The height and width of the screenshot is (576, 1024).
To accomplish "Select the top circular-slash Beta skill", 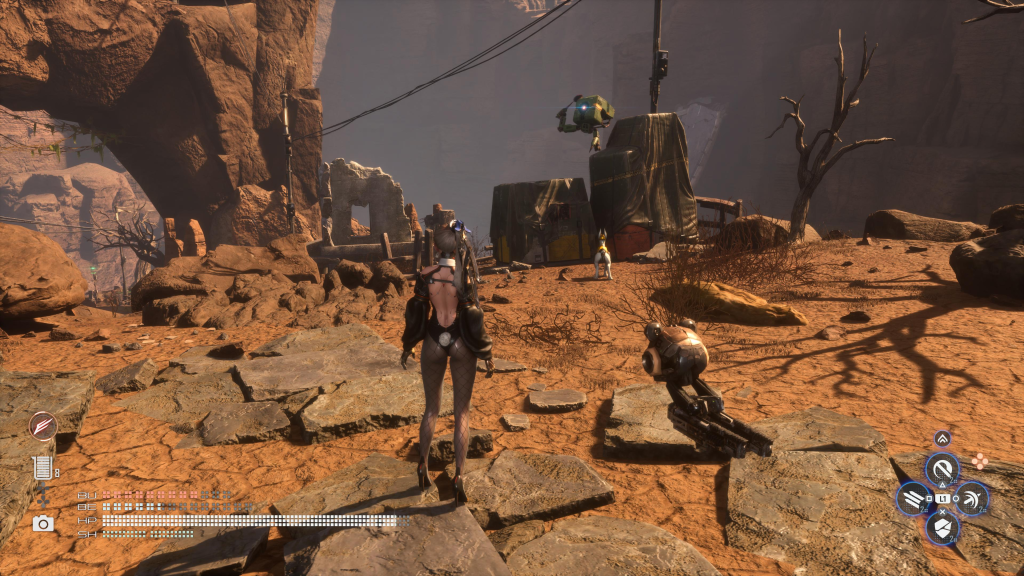I will [942, 468].
